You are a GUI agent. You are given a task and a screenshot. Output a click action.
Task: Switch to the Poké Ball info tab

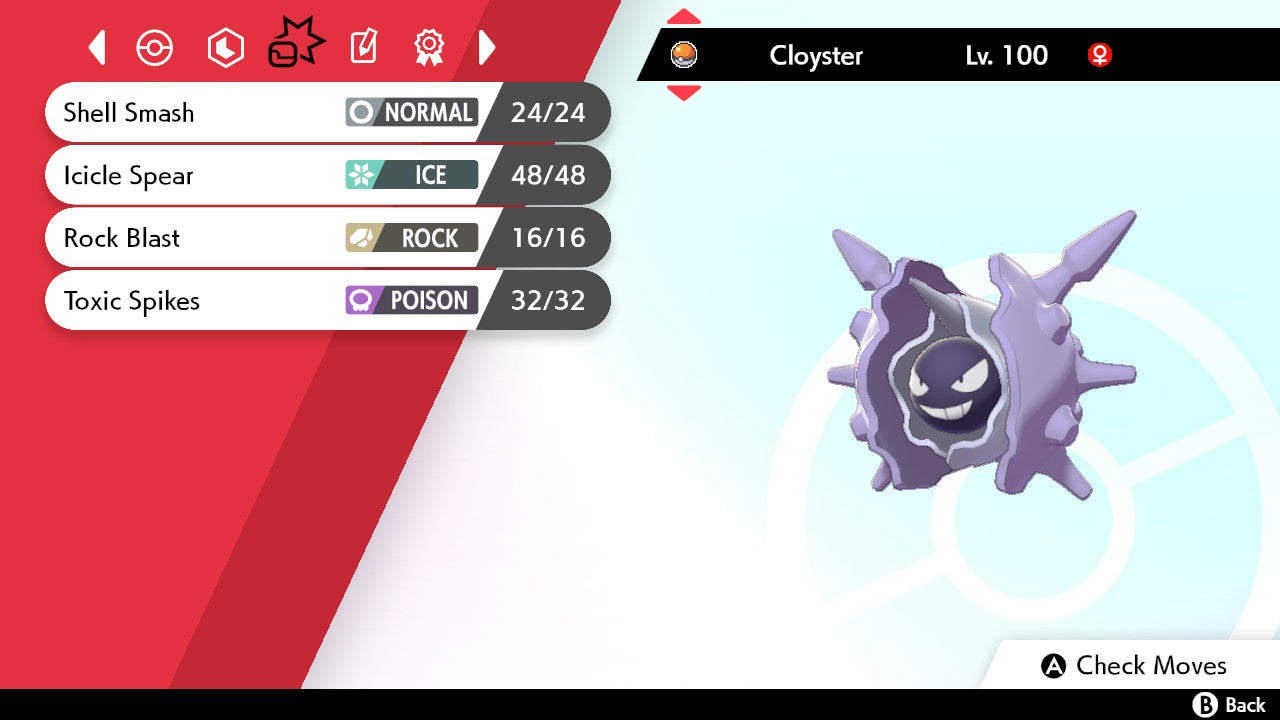click(155, 48)
